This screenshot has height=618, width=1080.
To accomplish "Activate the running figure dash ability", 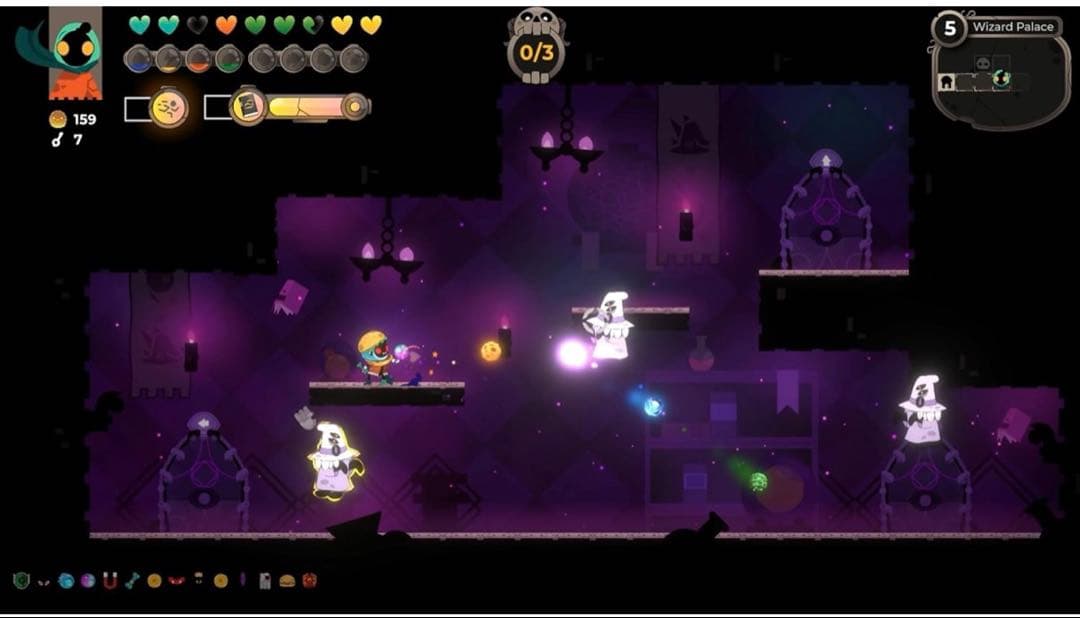I will point(169,108).
